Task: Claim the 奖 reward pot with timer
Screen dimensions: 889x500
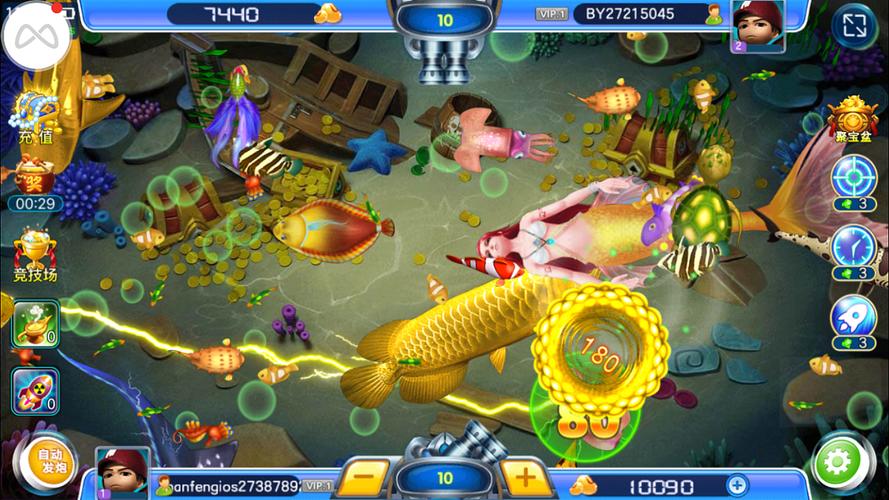Action: (34, 177)
